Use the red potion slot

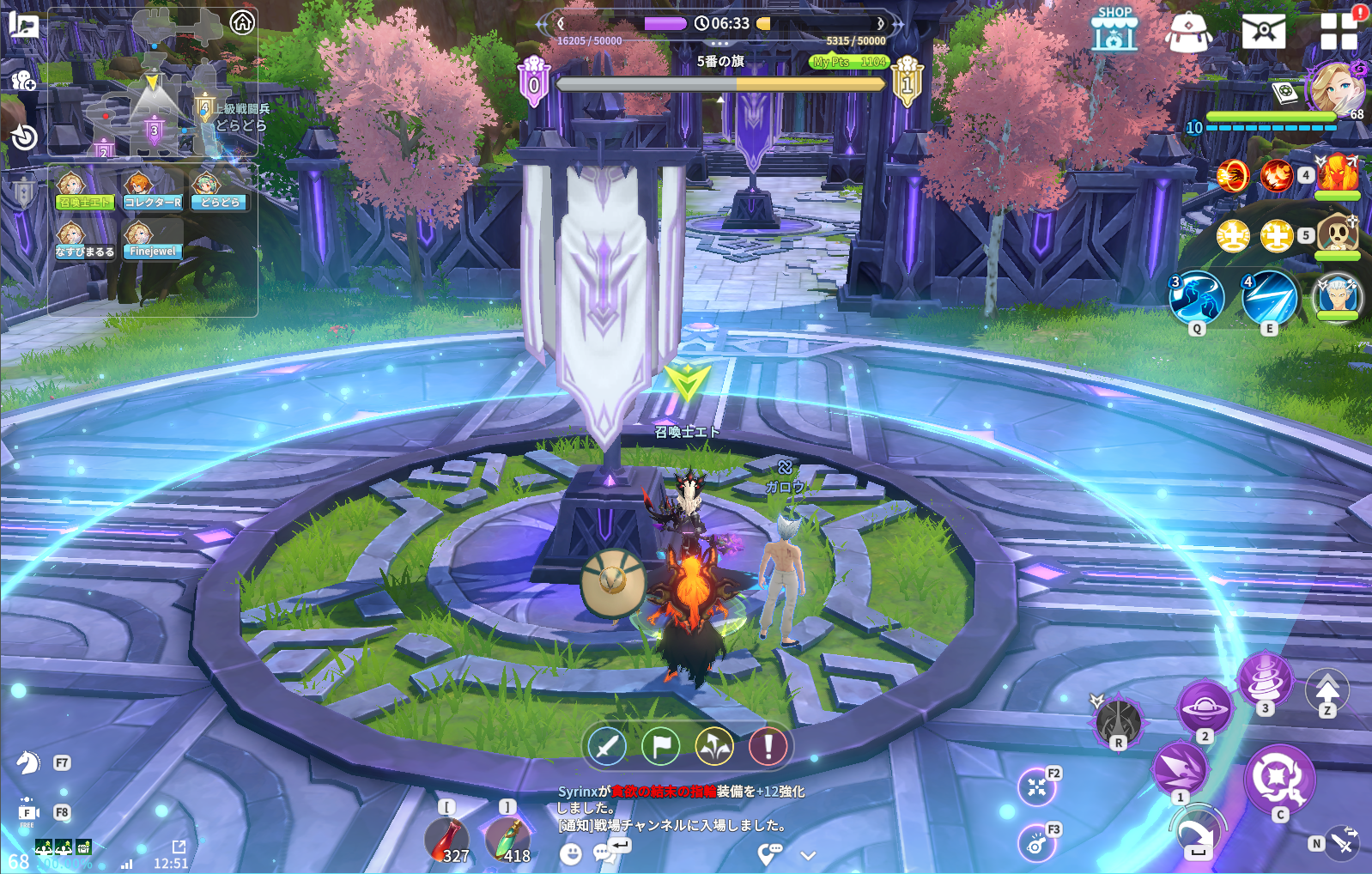tap(447, 839)
